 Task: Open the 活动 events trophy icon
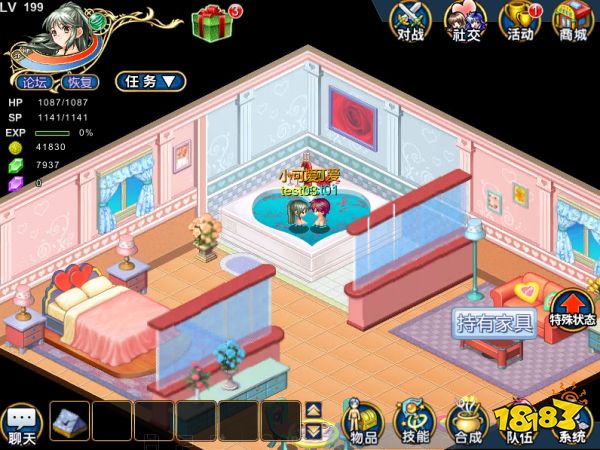pos(520,21)
